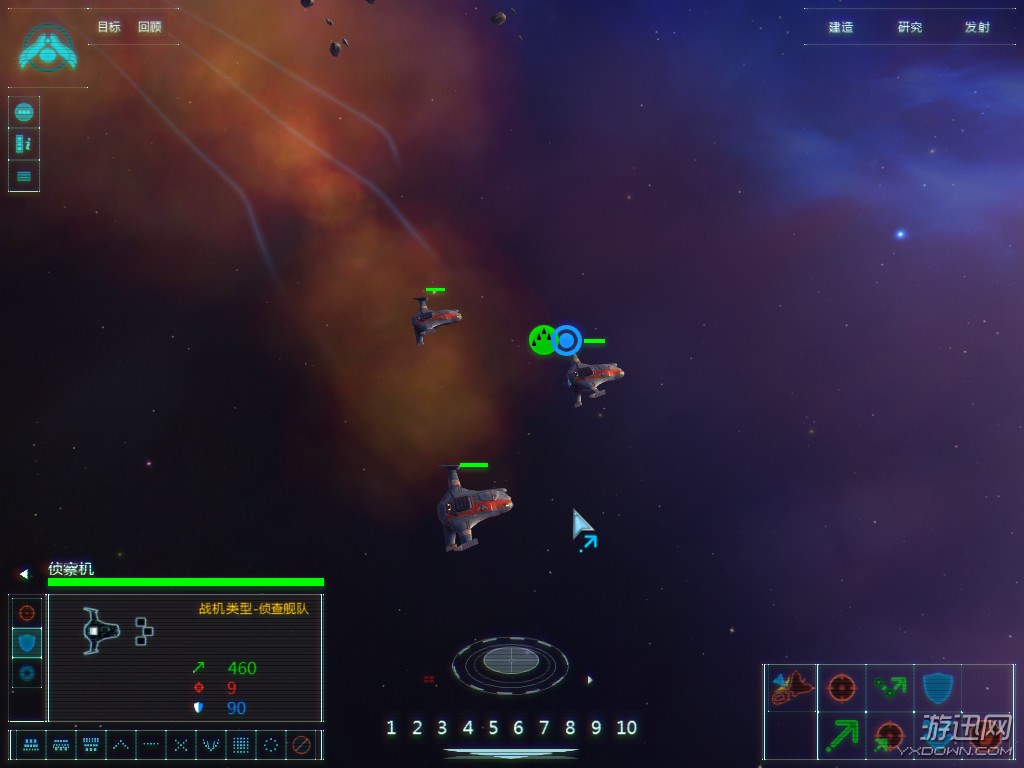The image size is (1024, 768).
Task: Open the 研究 research menu
Action: click(909, 27)
